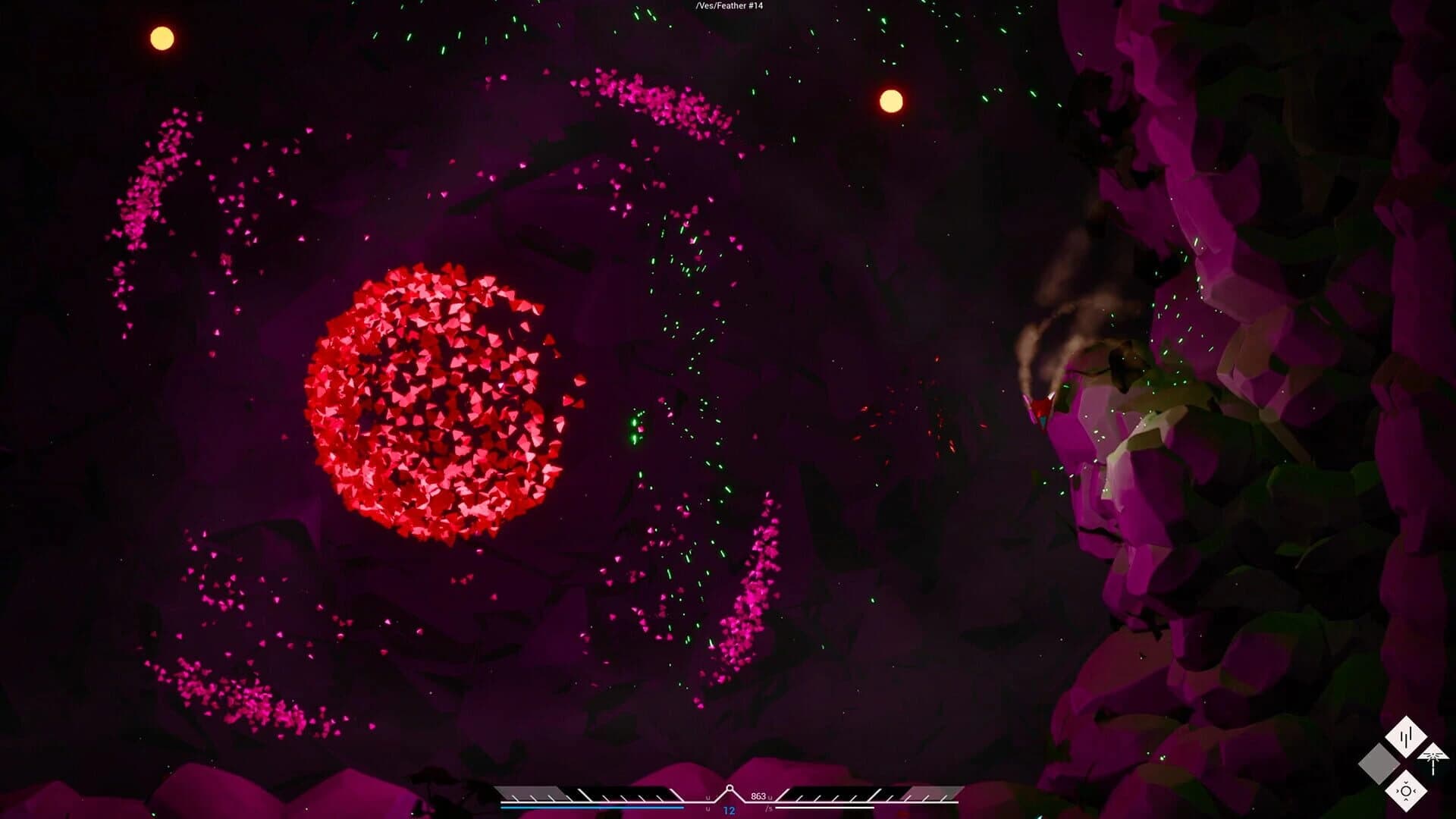This screenshot has width=1456, height=819.
Task: Click the /Ves/Feather #14 level title
Action: coord(730,6)
